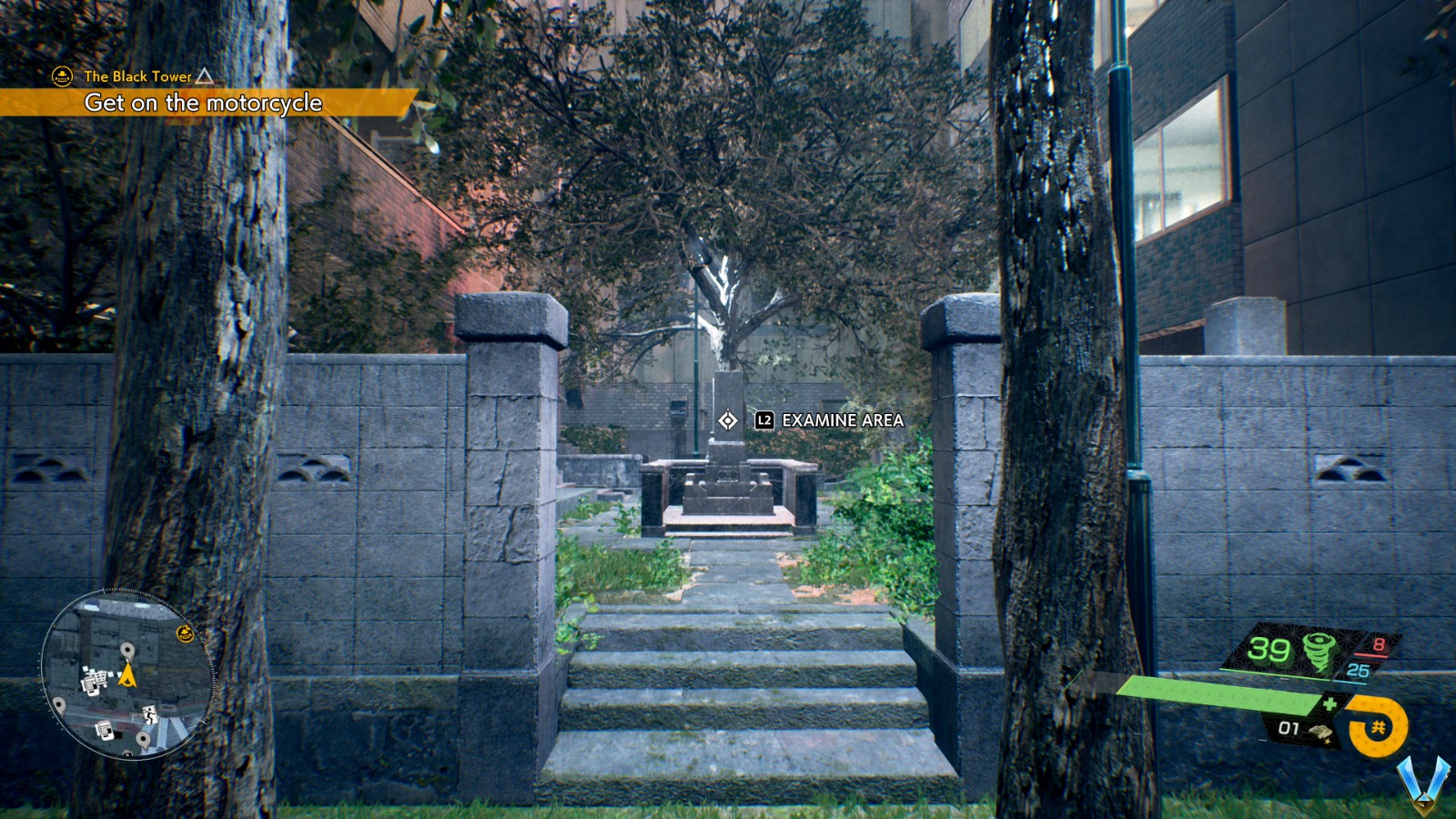1456x819 pixels.
Task: Expand the yellow player arrow on the minimap
Action: pyautogui.click(x=127, y=676)
